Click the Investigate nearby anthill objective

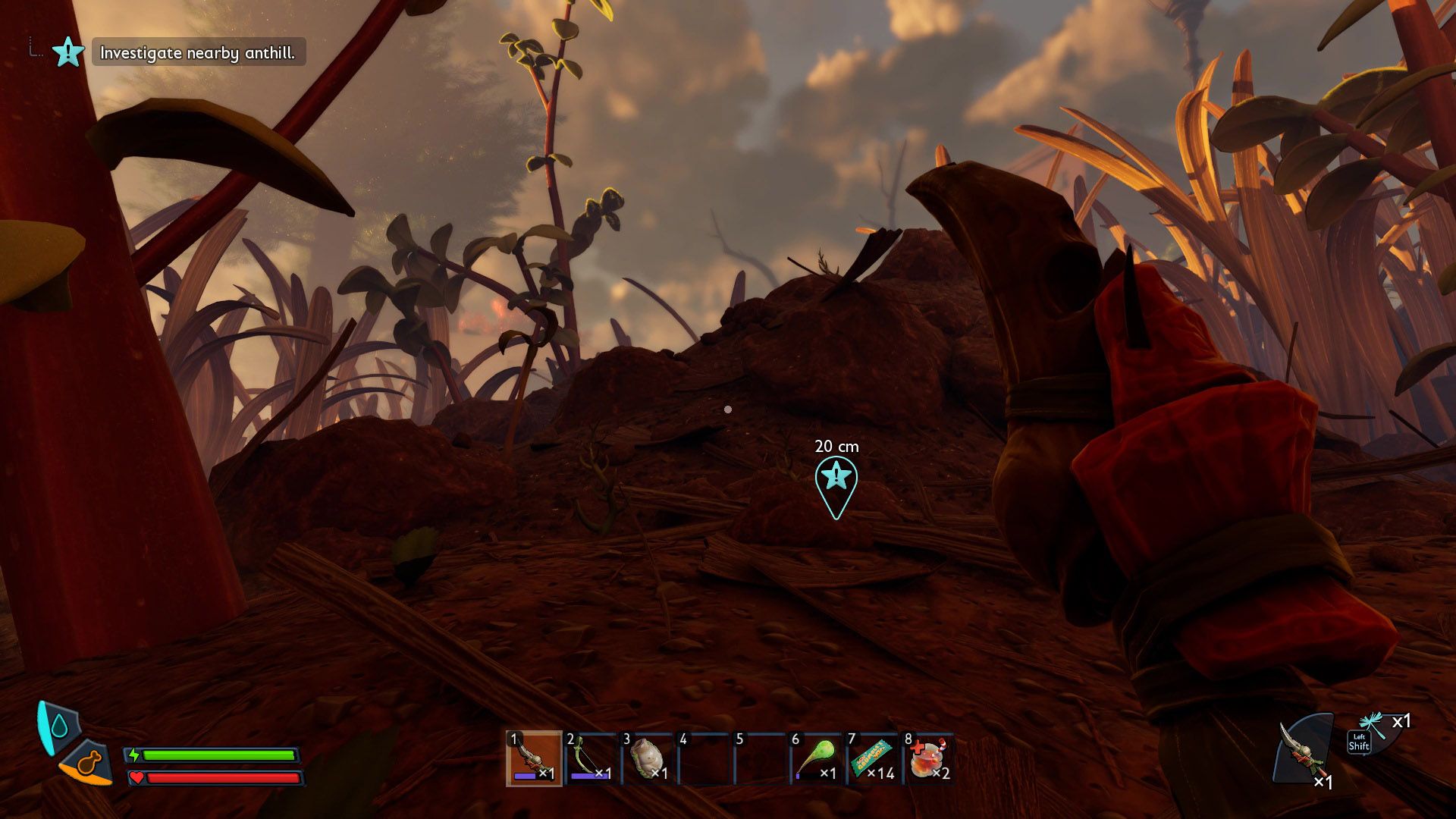pyautogui.click(x=197, y=53)
